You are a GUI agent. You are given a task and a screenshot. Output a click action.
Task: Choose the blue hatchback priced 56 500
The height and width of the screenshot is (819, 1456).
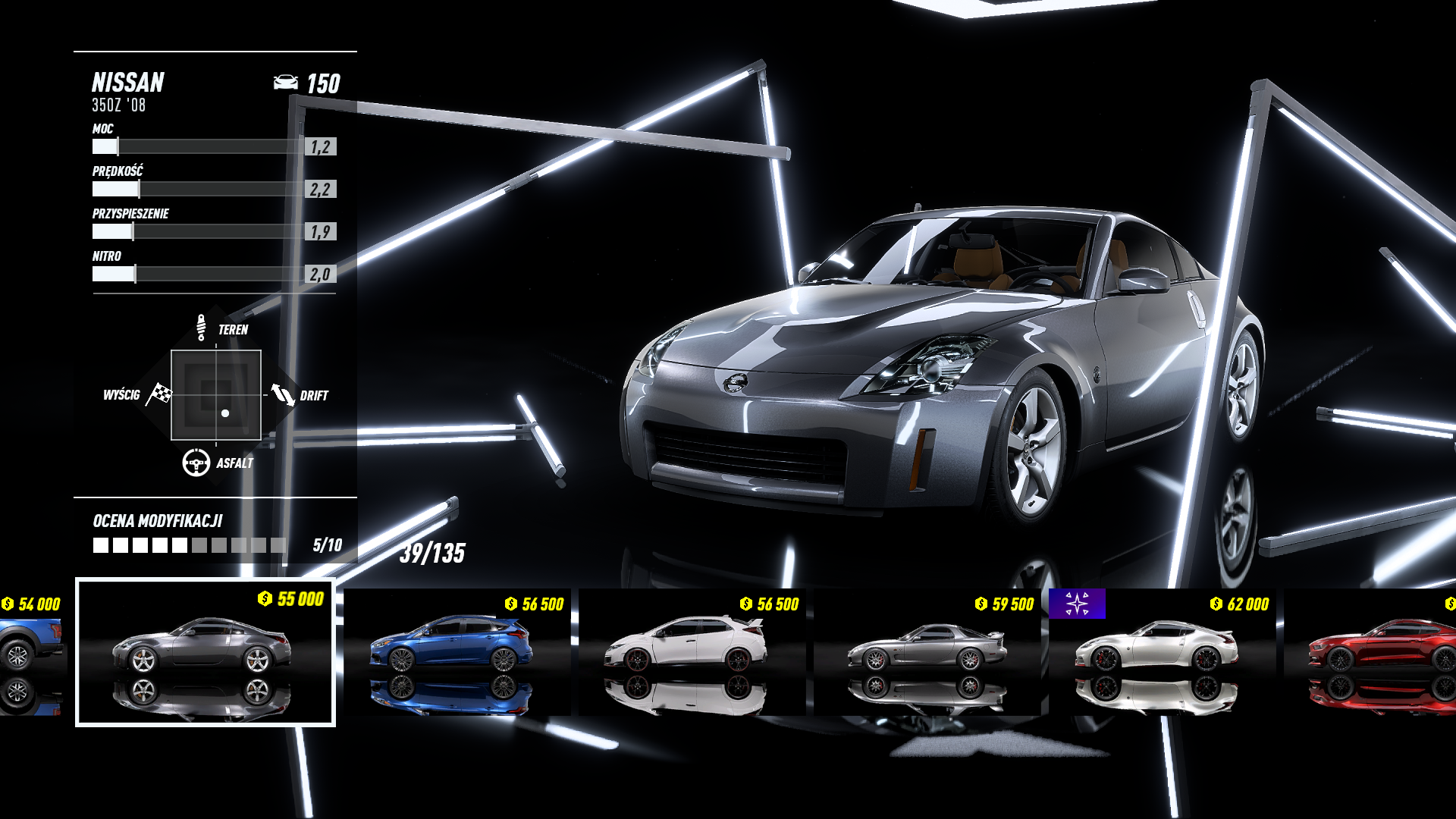tap(457, 652)
